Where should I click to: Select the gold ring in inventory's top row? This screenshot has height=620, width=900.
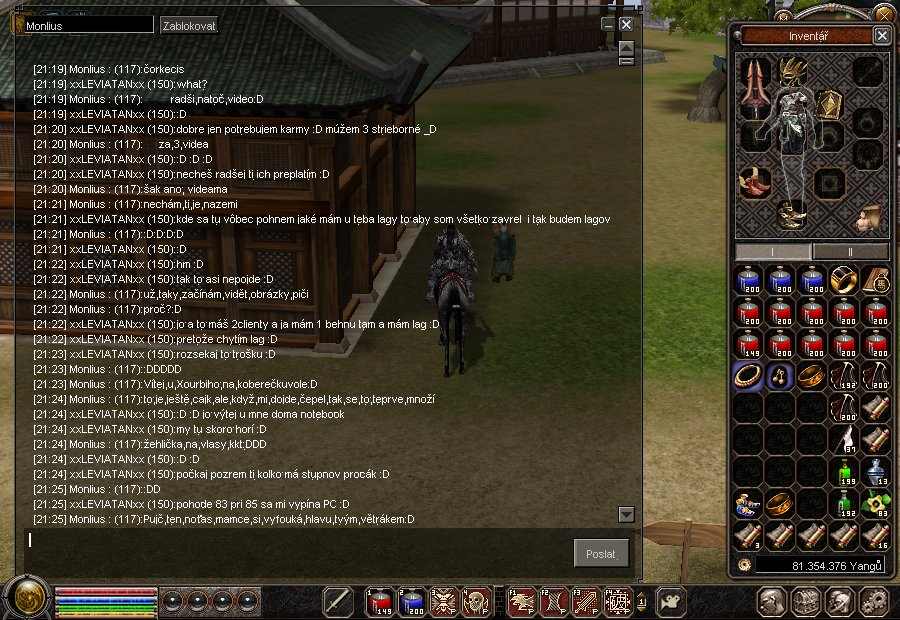[x=845, y=281]
